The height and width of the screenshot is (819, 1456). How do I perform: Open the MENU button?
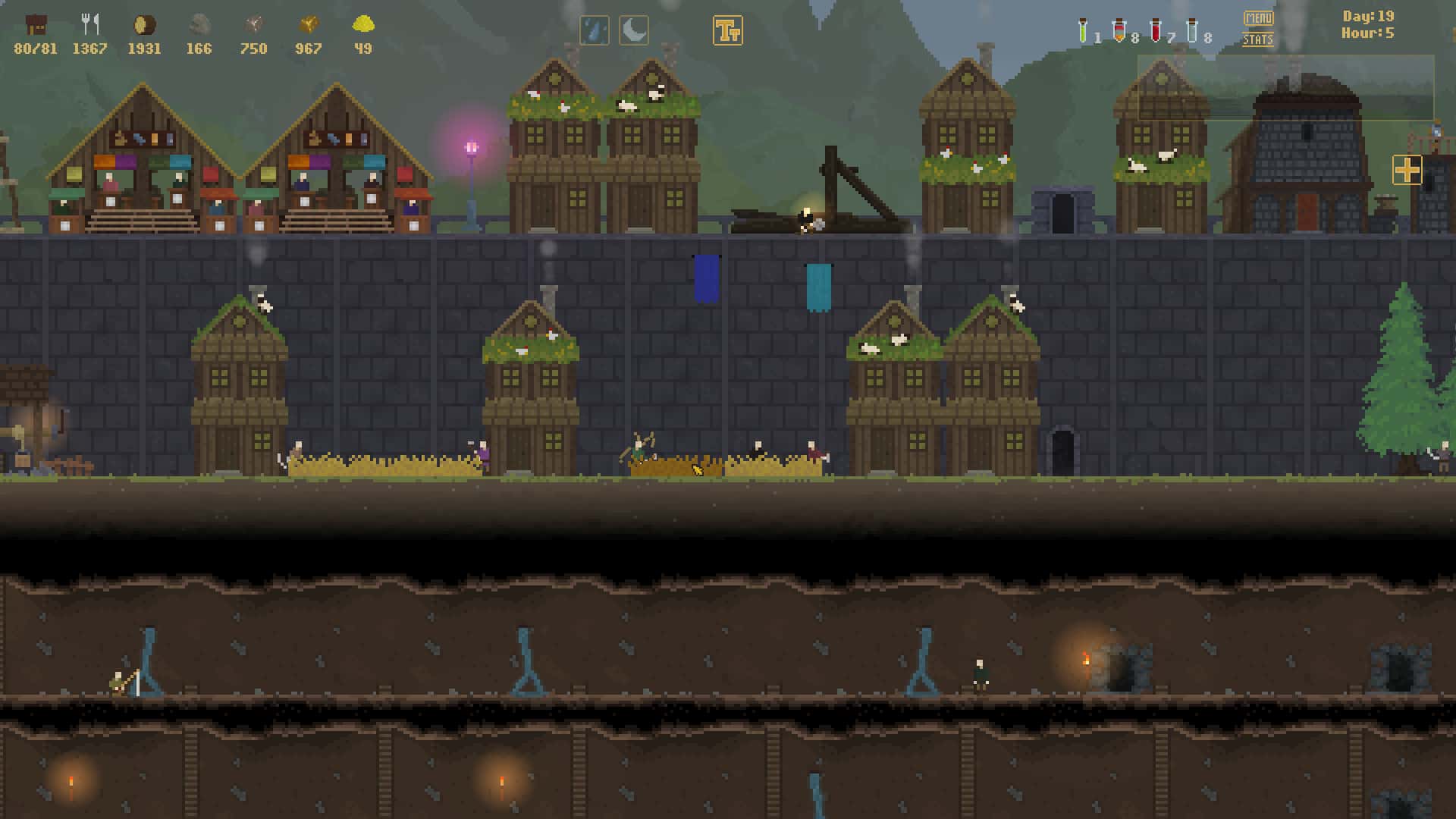click(1258, 18)
